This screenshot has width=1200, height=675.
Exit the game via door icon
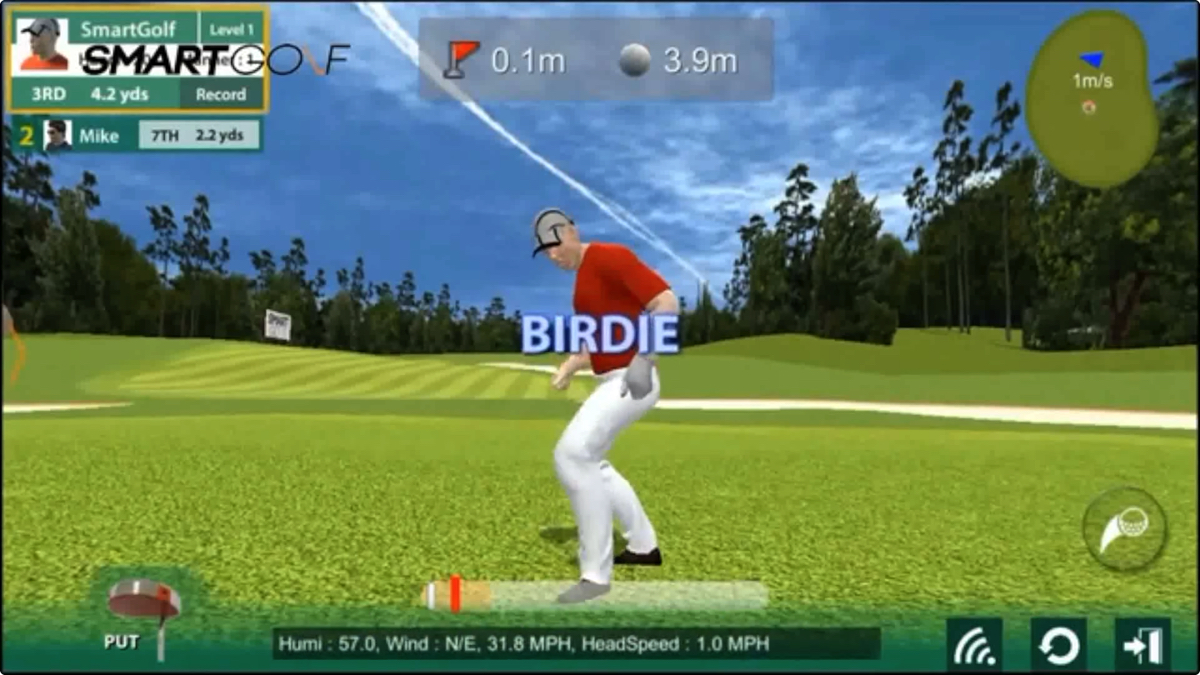(x=1142, y=646)
